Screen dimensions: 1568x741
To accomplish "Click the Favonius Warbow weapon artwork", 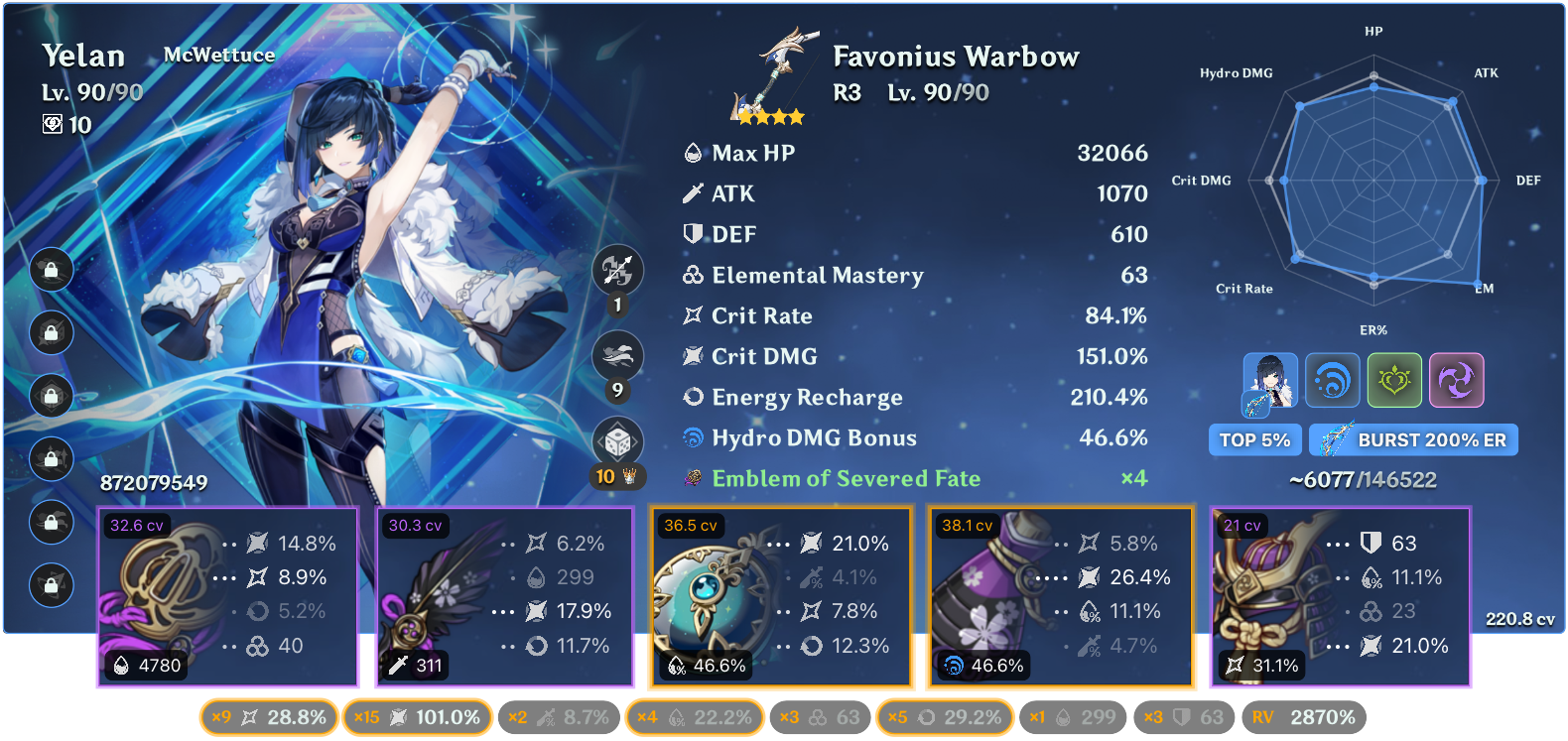I will click(x=769, y=74).
